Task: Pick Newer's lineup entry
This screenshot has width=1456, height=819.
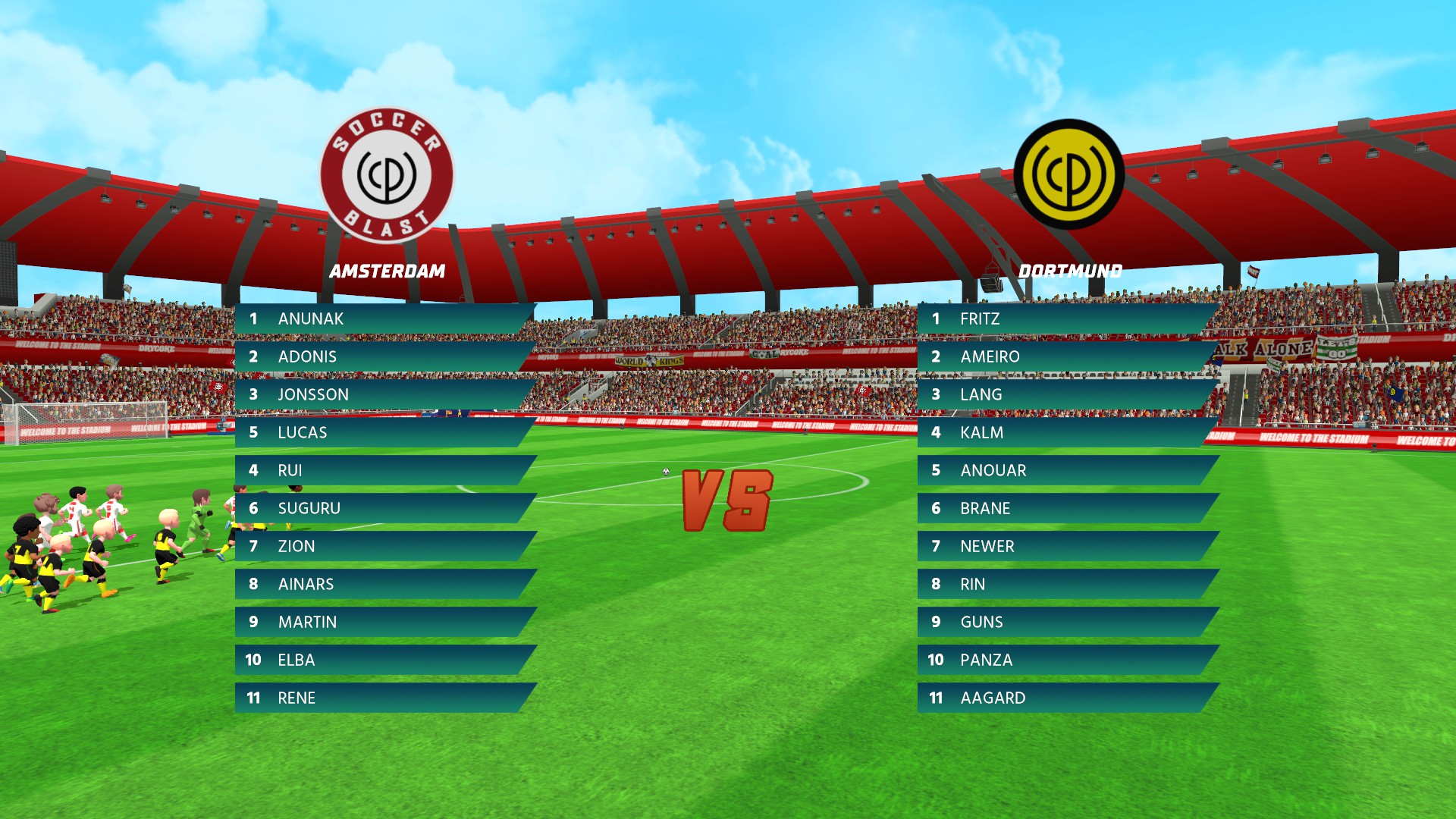Action: click(1065, 546)
